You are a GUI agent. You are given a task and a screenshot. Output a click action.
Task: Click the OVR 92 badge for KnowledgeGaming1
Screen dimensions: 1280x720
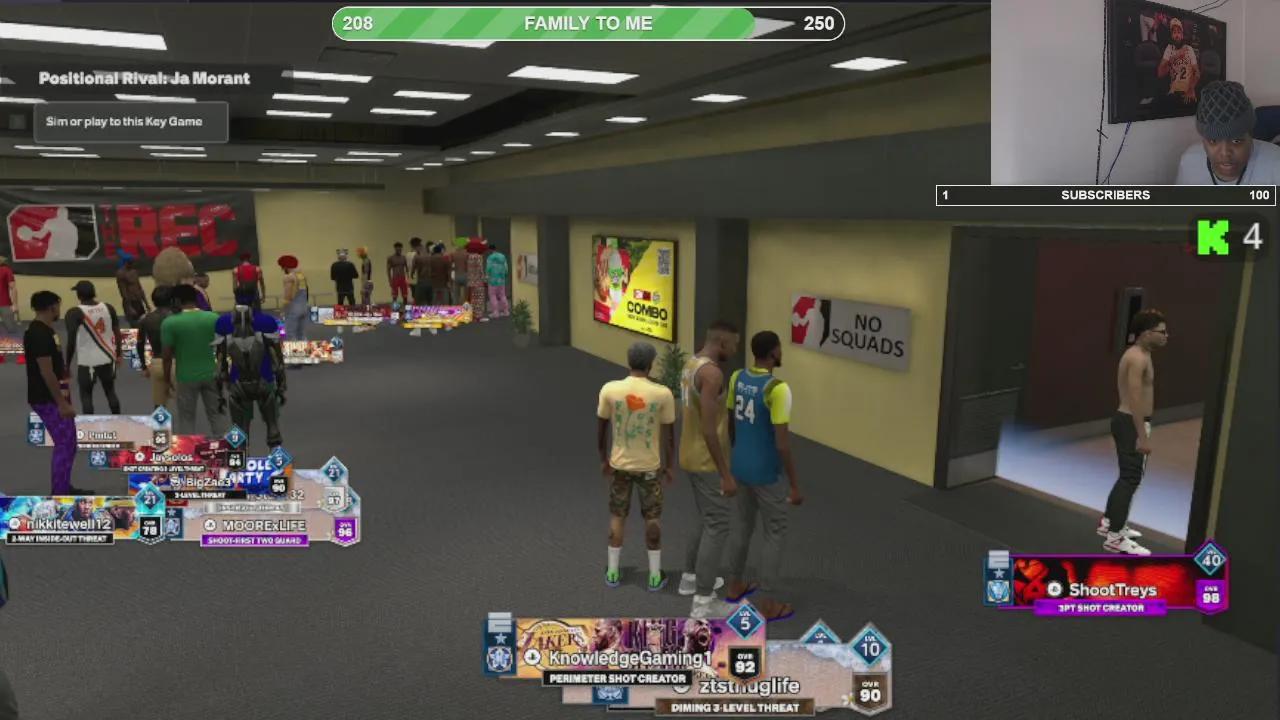point(745,664)
